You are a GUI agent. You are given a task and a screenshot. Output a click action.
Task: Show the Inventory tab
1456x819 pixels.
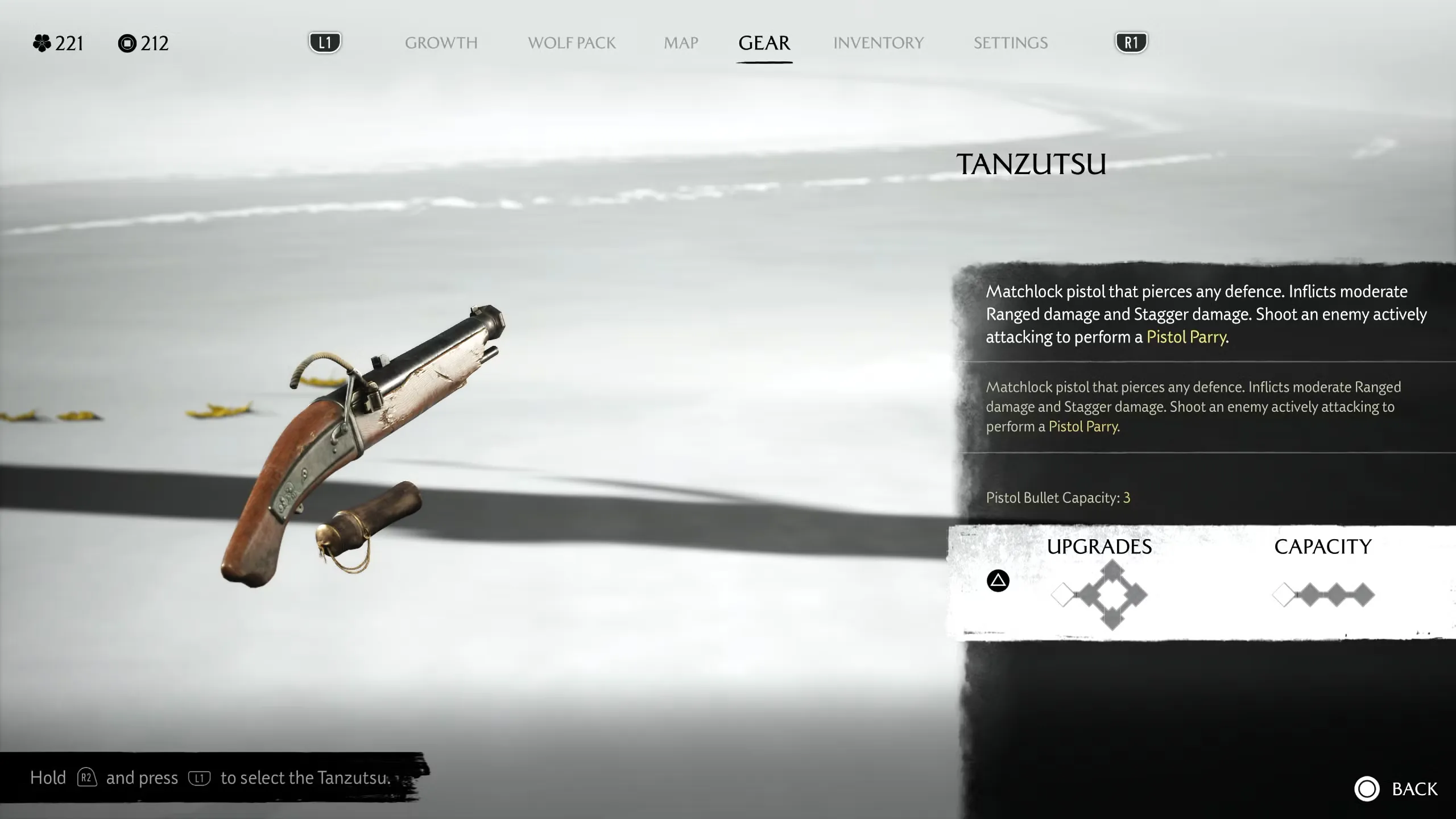click(x=878, y=43)
